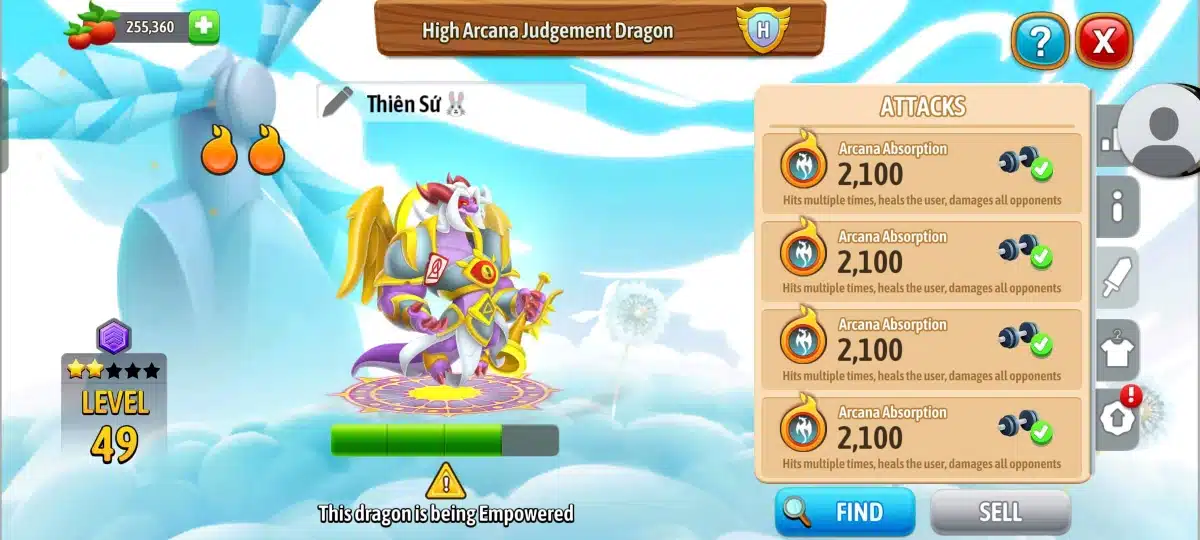
Task: Sell this dragon
Action: (1000, 512)
